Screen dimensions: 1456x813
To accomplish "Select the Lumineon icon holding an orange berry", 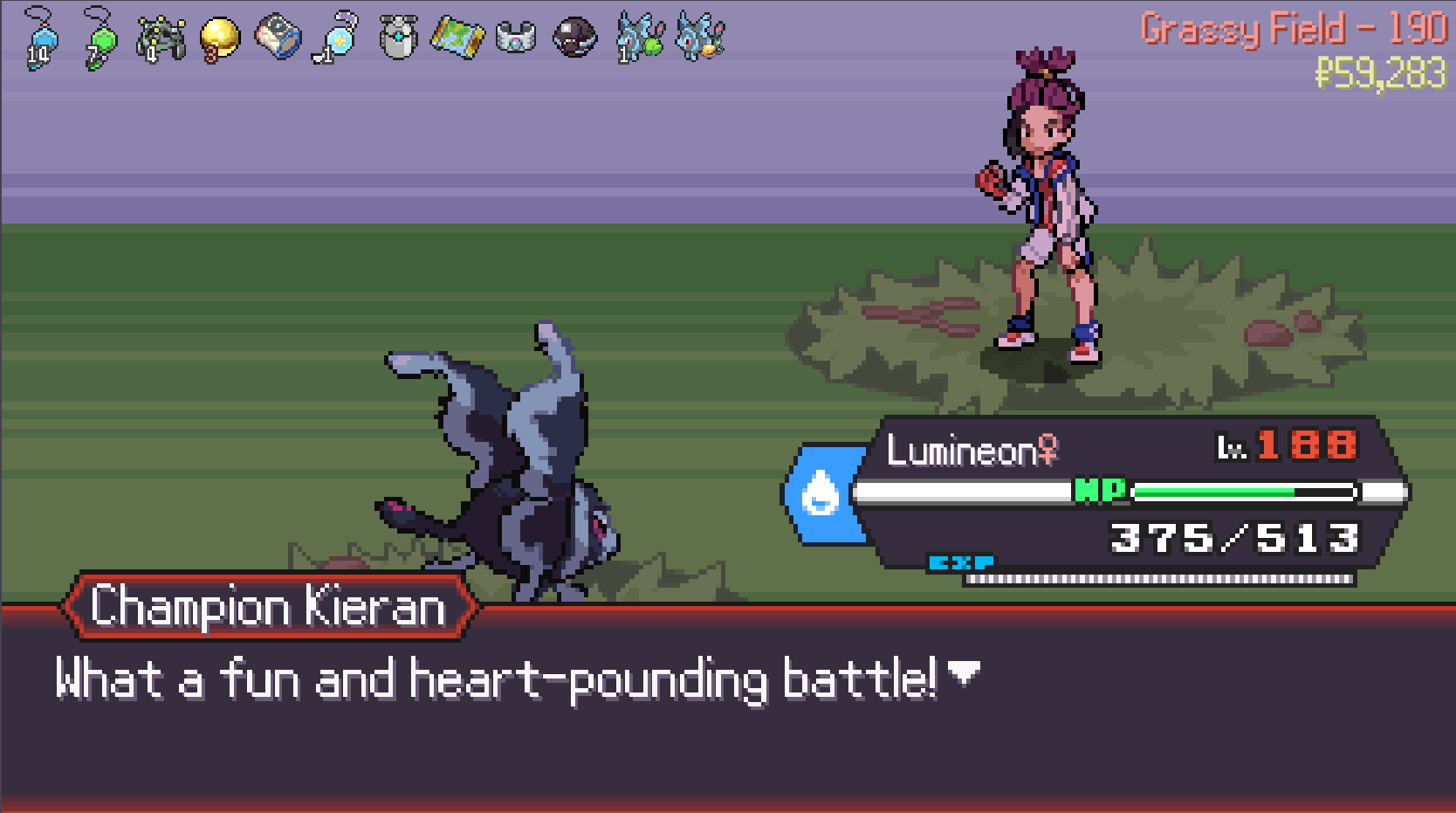I will coord(700,38).
